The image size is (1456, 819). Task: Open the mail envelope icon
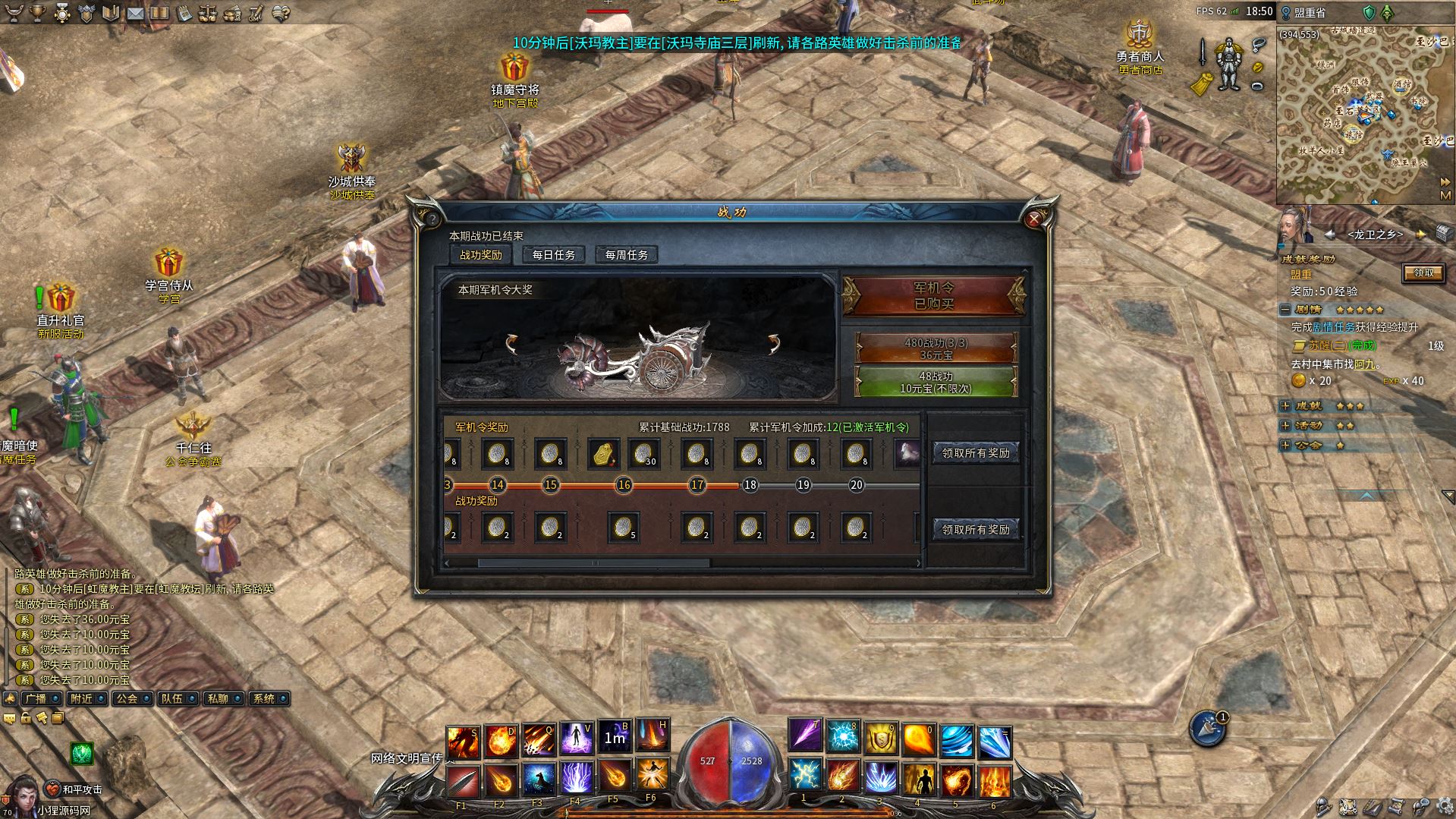click(135, 13)
